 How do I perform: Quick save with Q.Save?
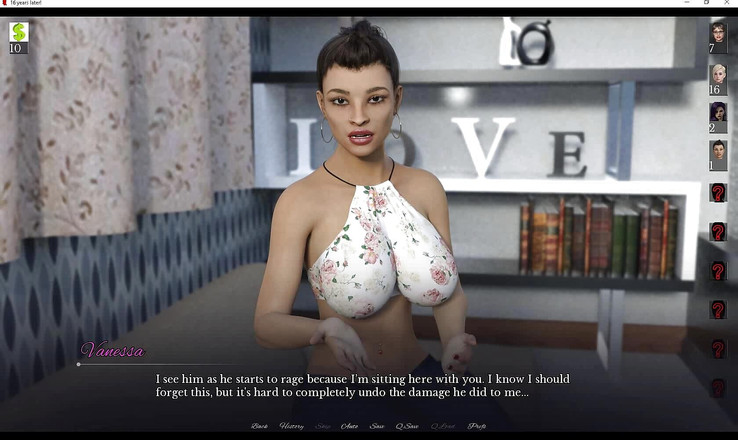click(x=407, y=426)
